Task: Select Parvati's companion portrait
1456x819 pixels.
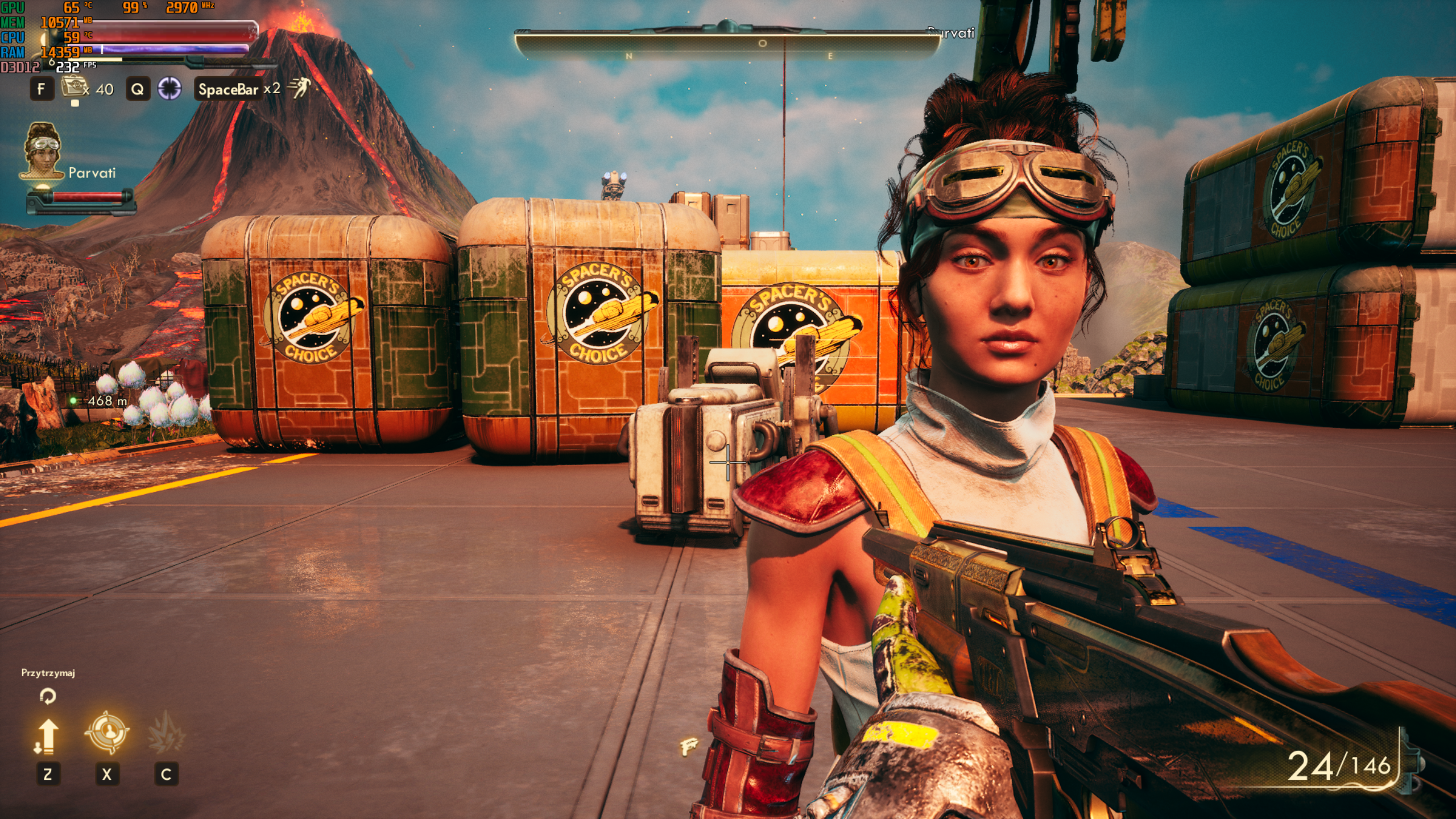Action: [x=43, y=151]
